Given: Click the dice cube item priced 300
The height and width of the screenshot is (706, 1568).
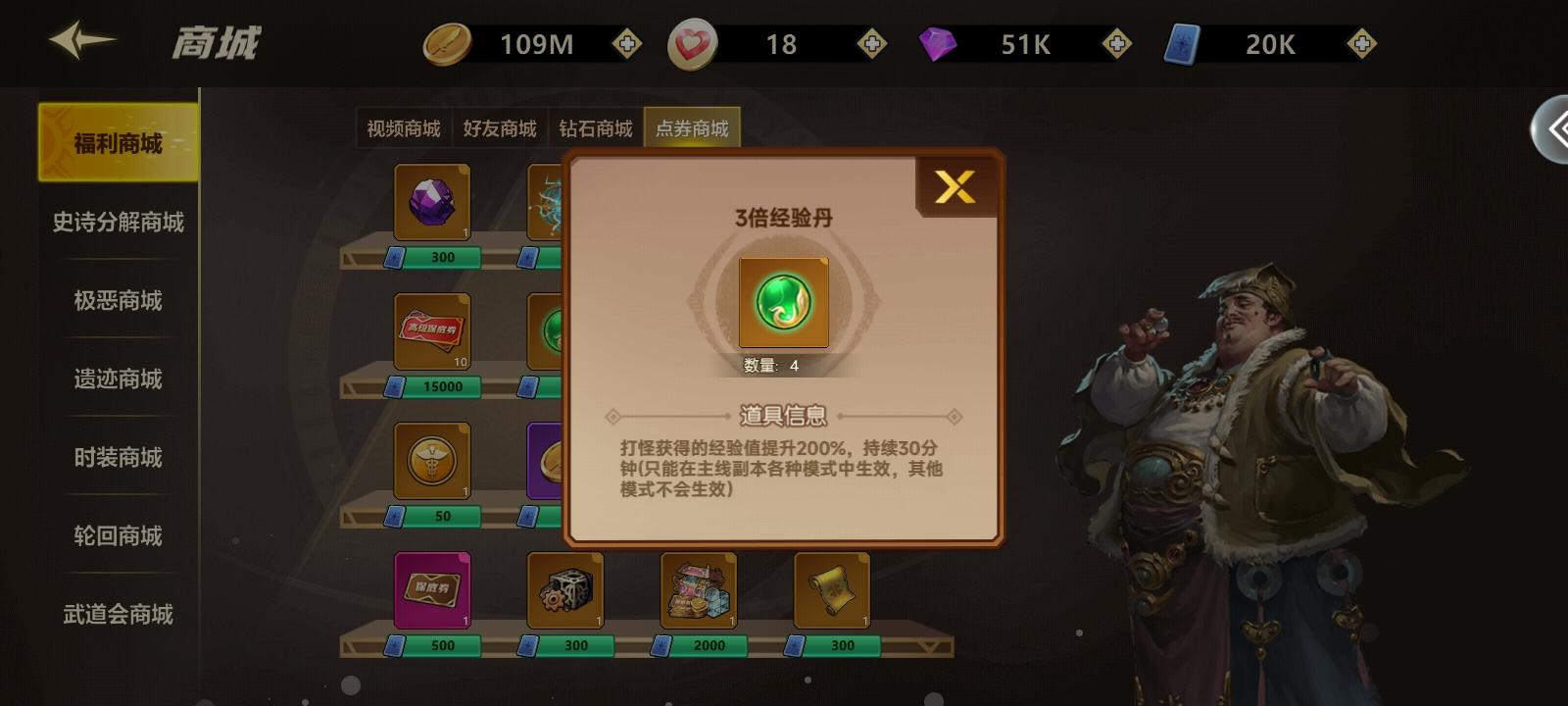Looking at the screenshot, I should (x=563, y=589).
